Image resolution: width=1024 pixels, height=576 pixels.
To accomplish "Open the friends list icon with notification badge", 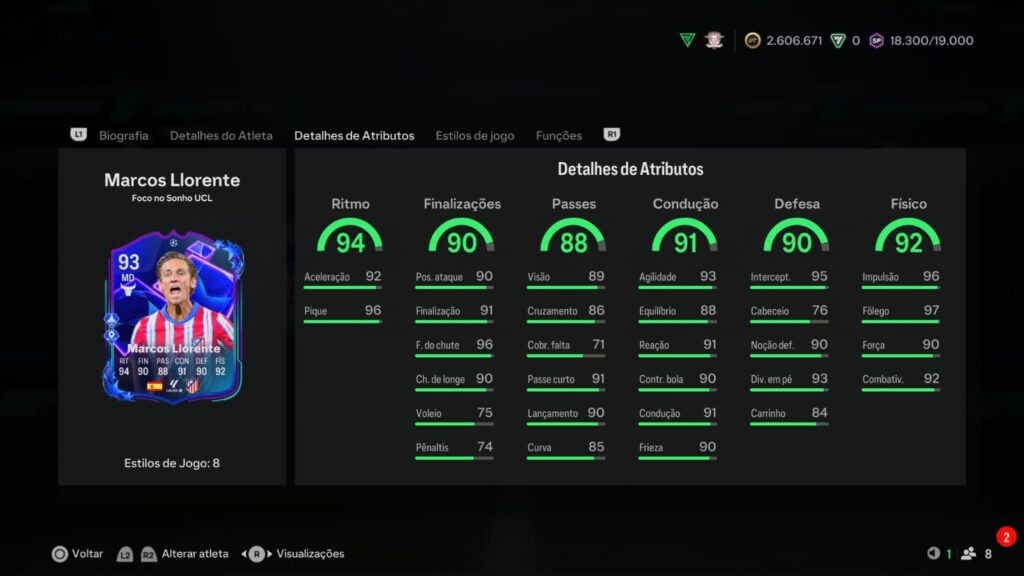I will click(x=968, y=553).
